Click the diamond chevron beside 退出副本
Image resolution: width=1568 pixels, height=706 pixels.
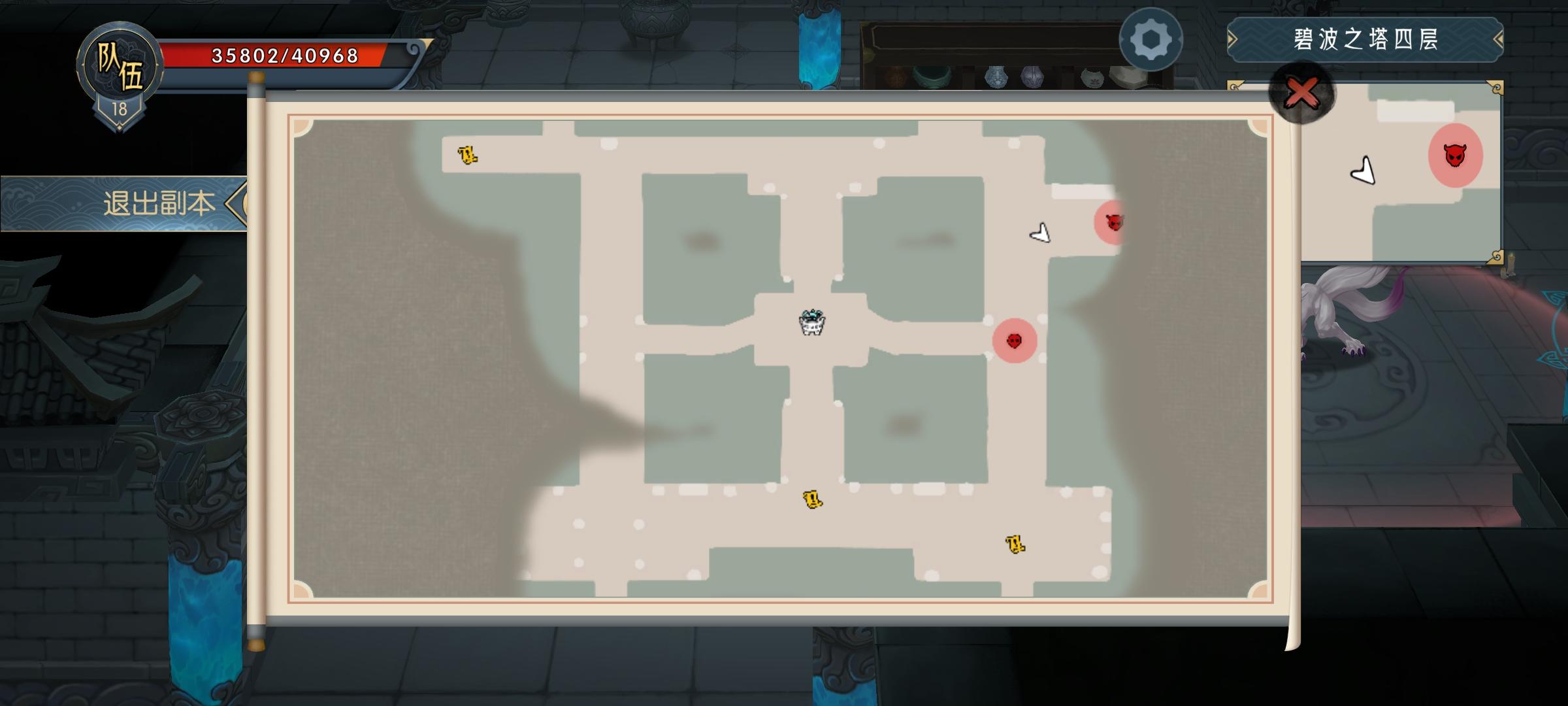pyautogui.click(x=237, y=203)
